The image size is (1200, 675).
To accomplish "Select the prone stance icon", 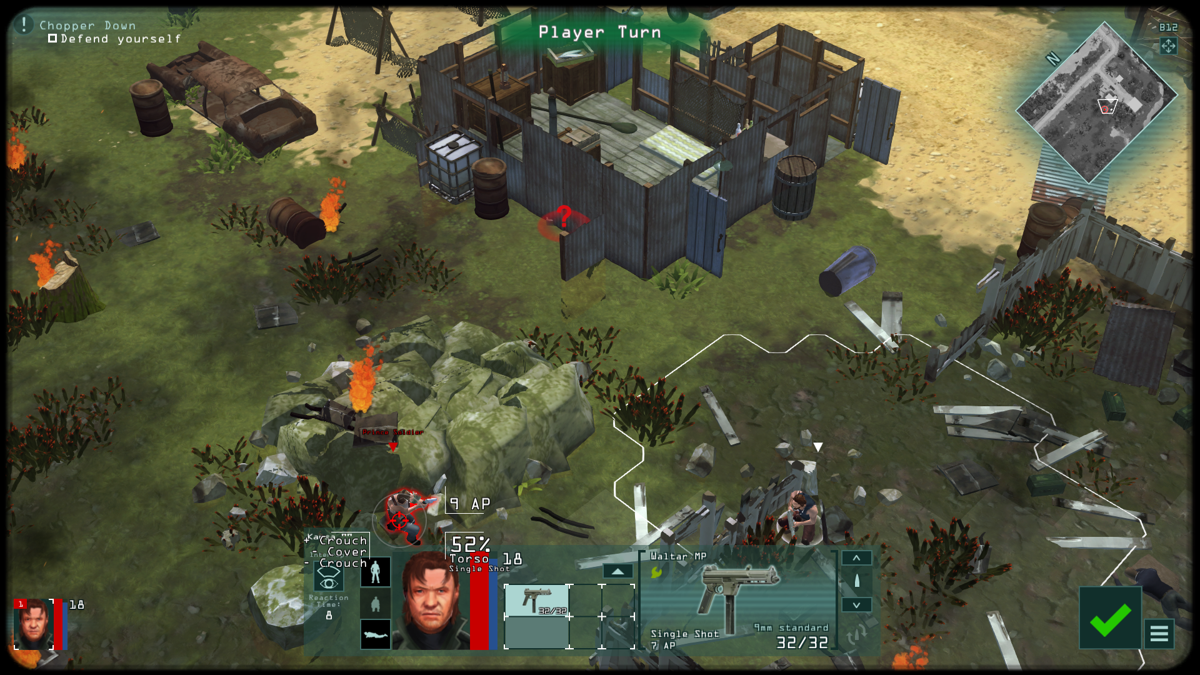I will click(x=376, y=634).
